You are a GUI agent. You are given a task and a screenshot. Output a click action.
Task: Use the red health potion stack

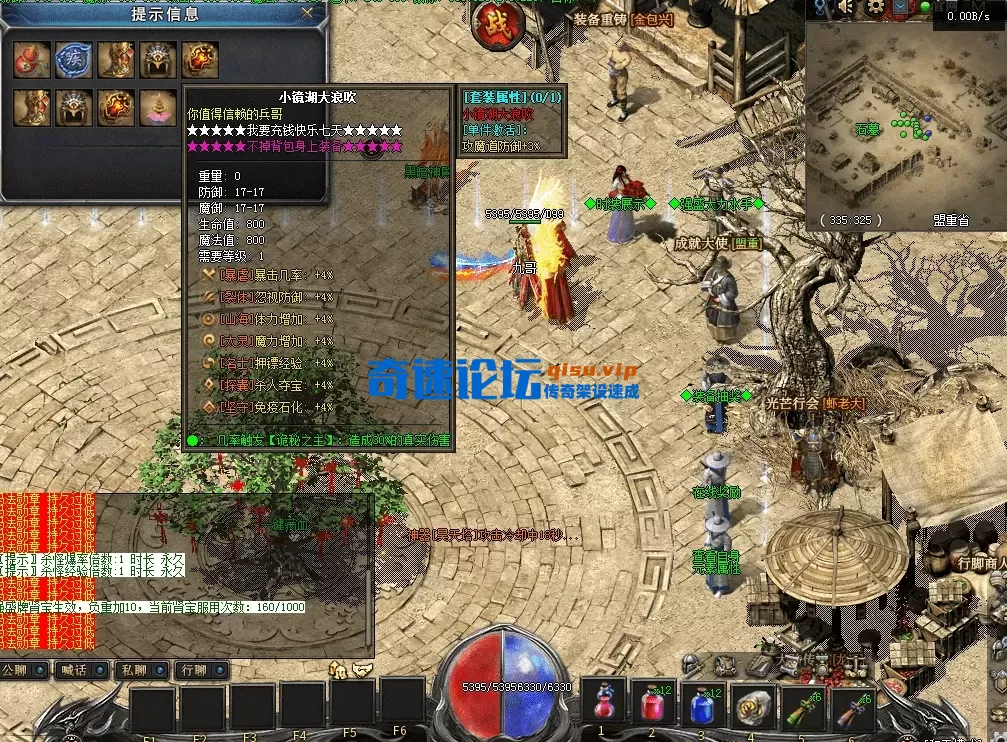coord(653,704)
